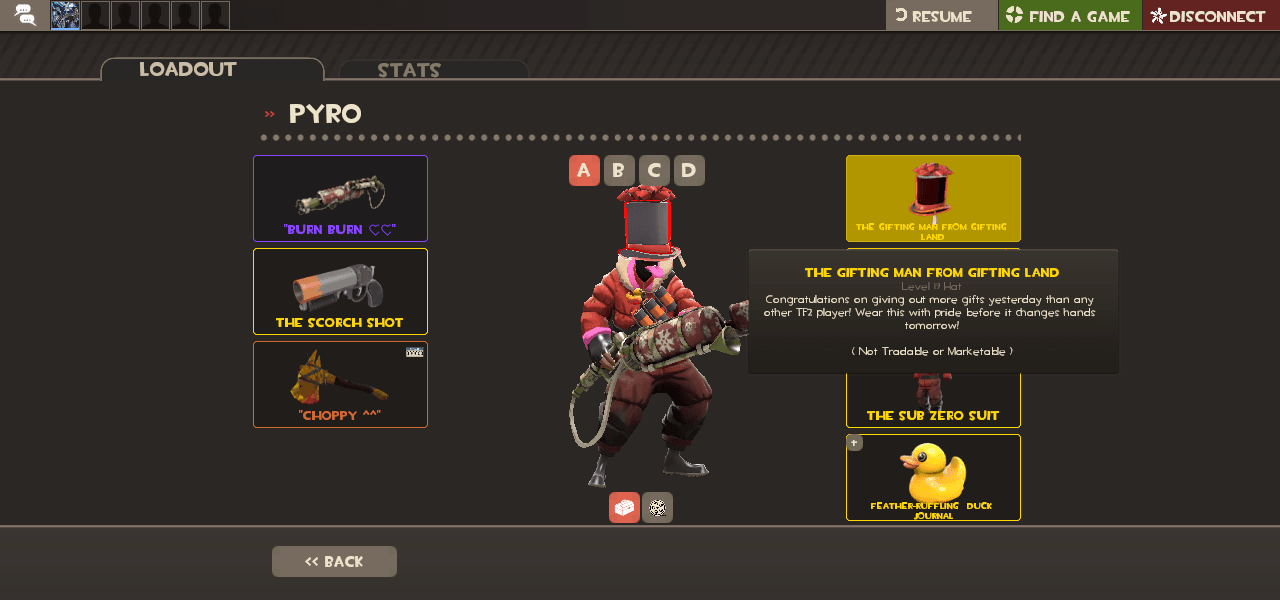Click your party member avatar thumbnail
1280x600 pixels.
pos(65,15)
